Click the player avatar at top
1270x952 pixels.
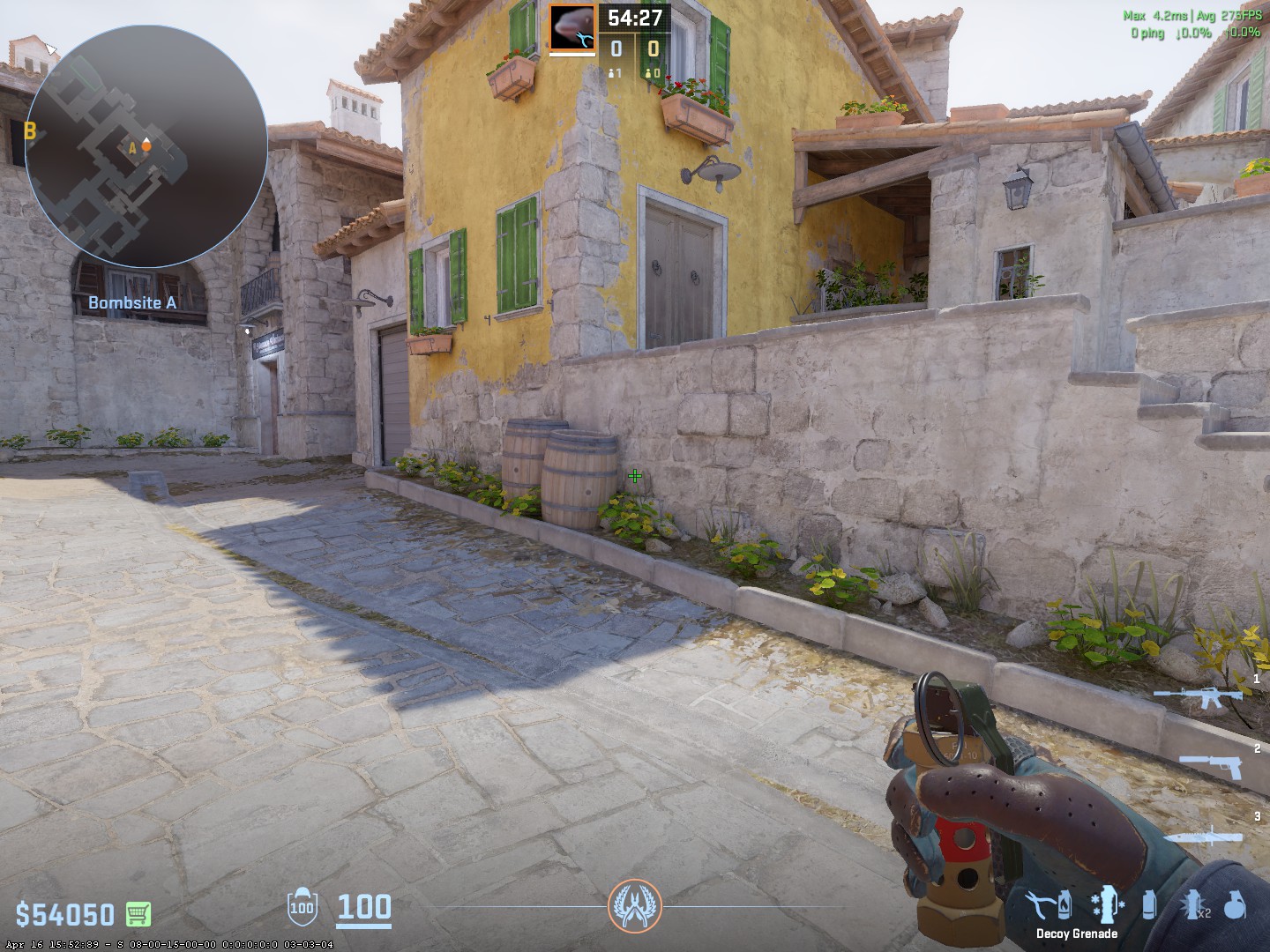pos(572,26)
